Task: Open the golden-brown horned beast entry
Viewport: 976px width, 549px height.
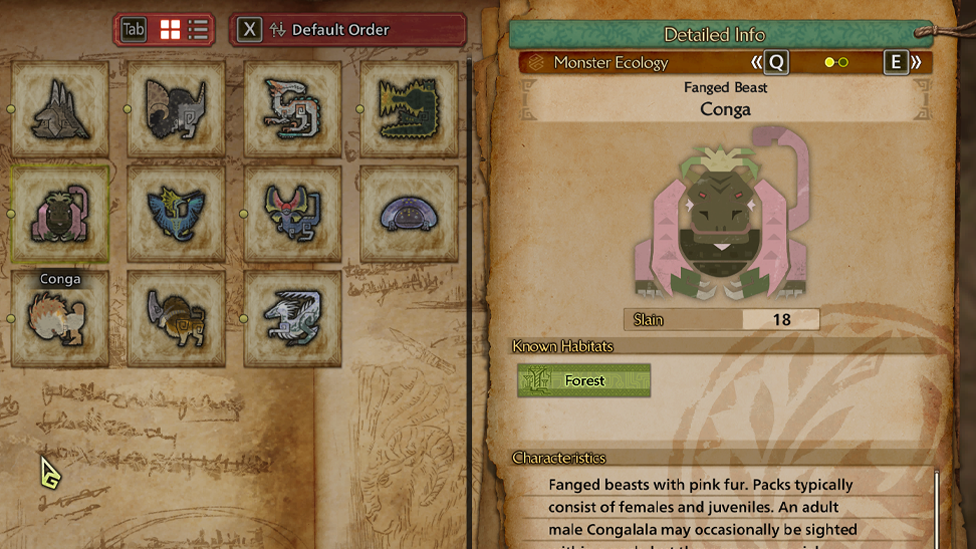Action: pos(176,318)
